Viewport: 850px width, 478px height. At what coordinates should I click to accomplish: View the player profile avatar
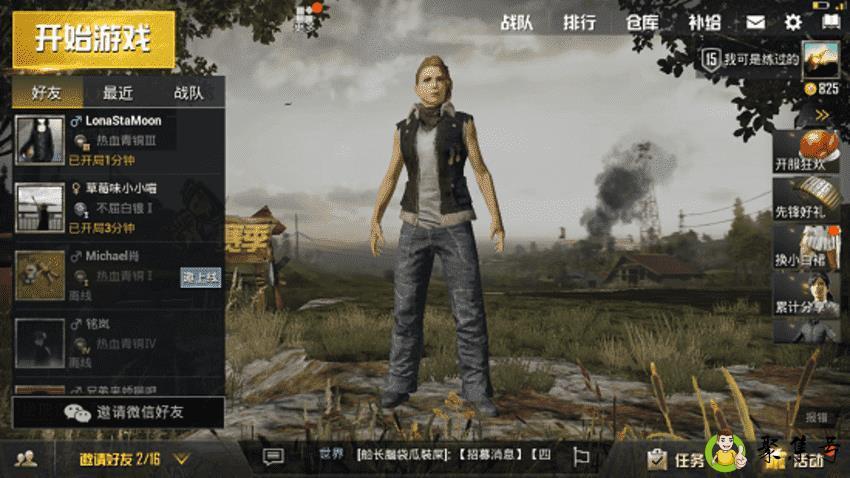819,59
